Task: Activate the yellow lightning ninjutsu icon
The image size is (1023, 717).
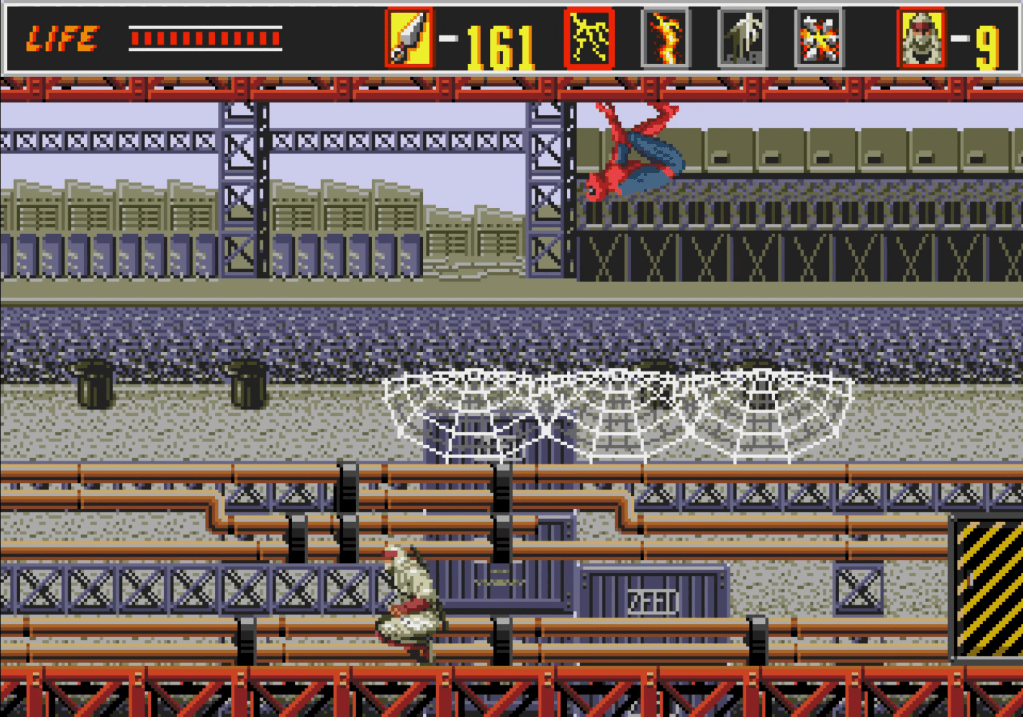Action: 589,39
